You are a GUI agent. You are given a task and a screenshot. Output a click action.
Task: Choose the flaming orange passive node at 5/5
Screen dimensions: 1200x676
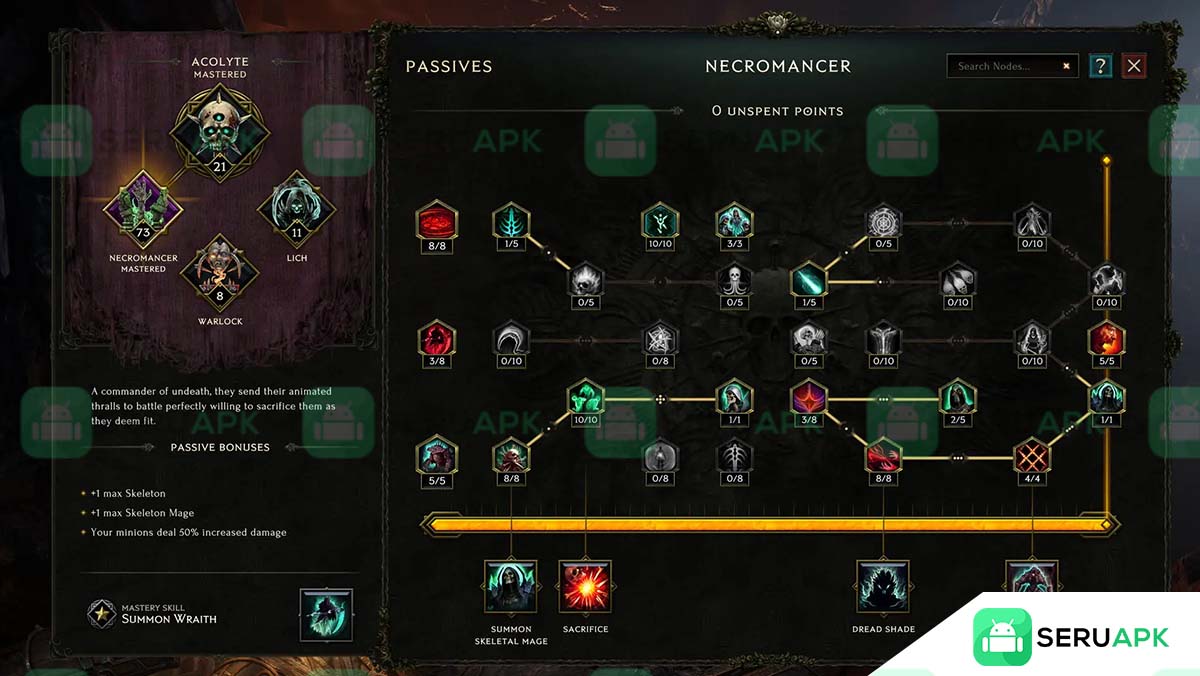click(1106, 339)
